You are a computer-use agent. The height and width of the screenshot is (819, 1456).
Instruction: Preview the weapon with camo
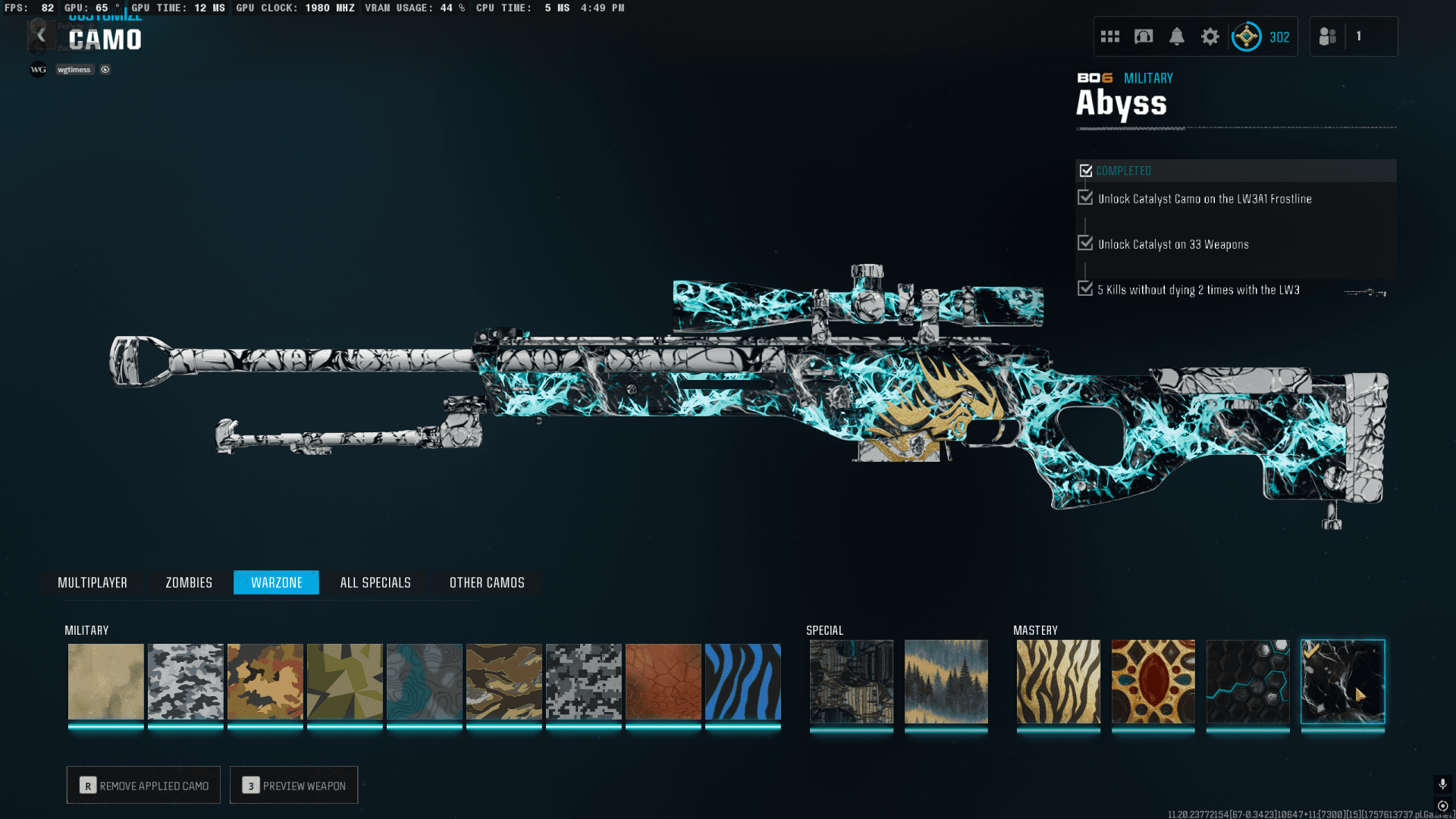coord(293,785)
